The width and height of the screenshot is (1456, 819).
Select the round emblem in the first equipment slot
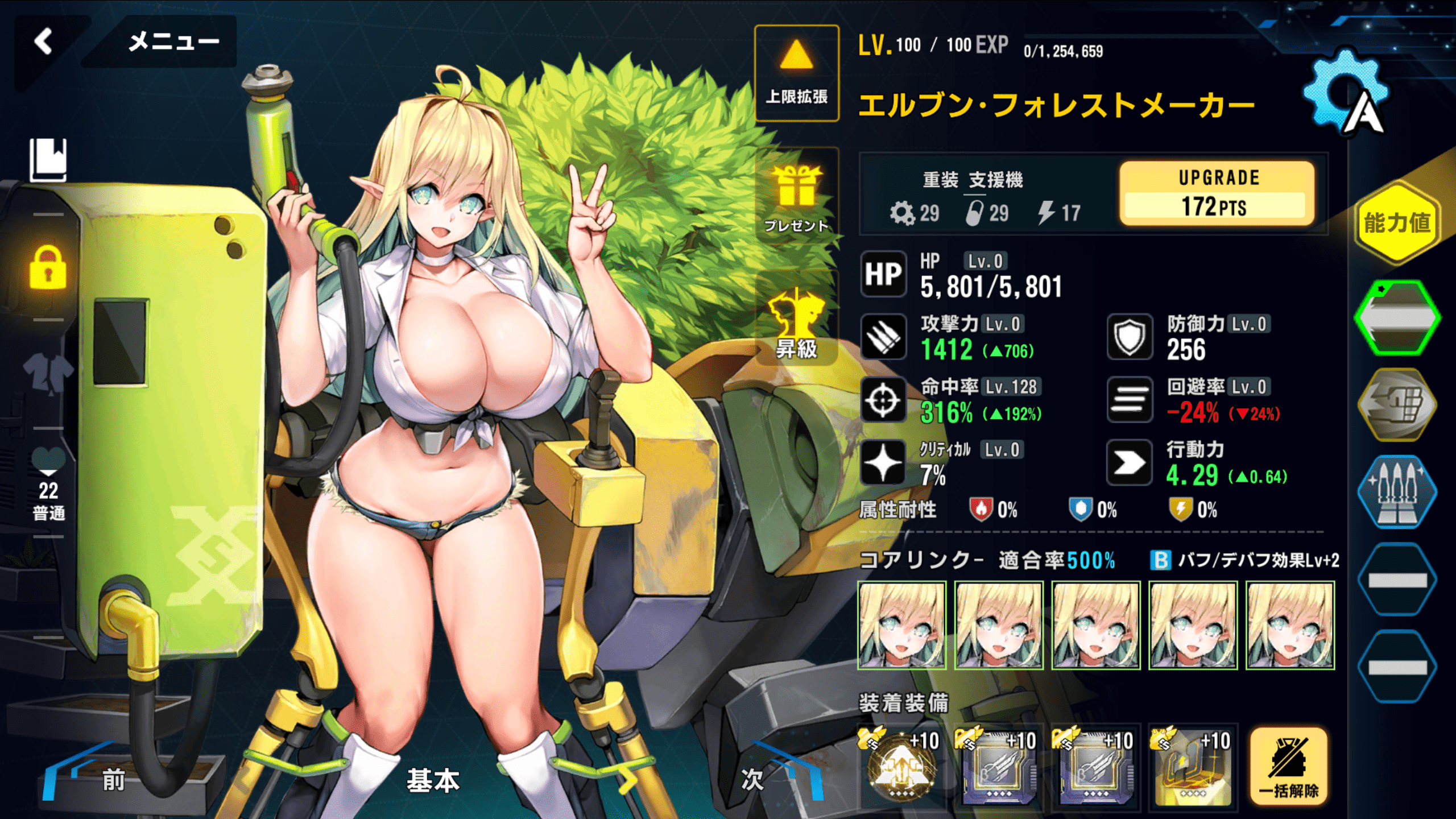pos(902,766)
